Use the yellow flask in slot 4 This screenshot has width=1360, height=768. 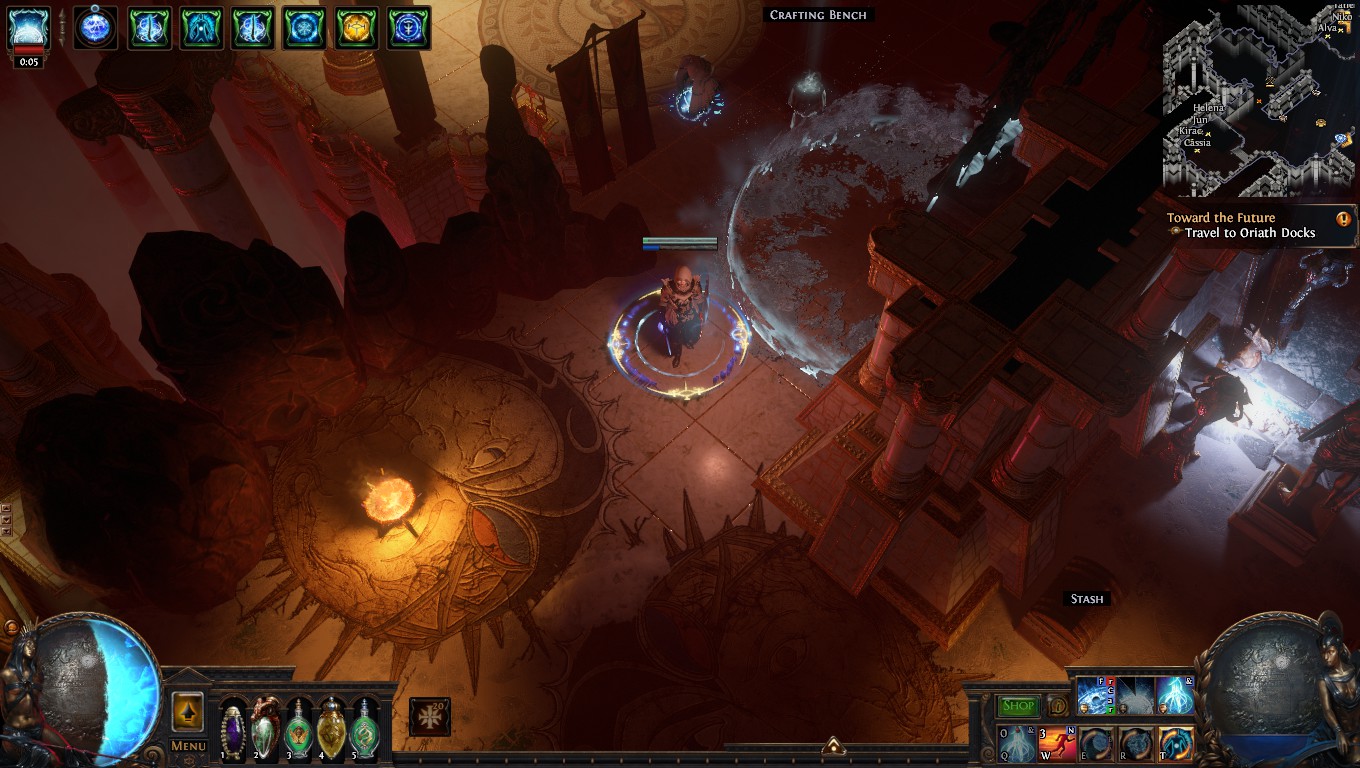331,727
